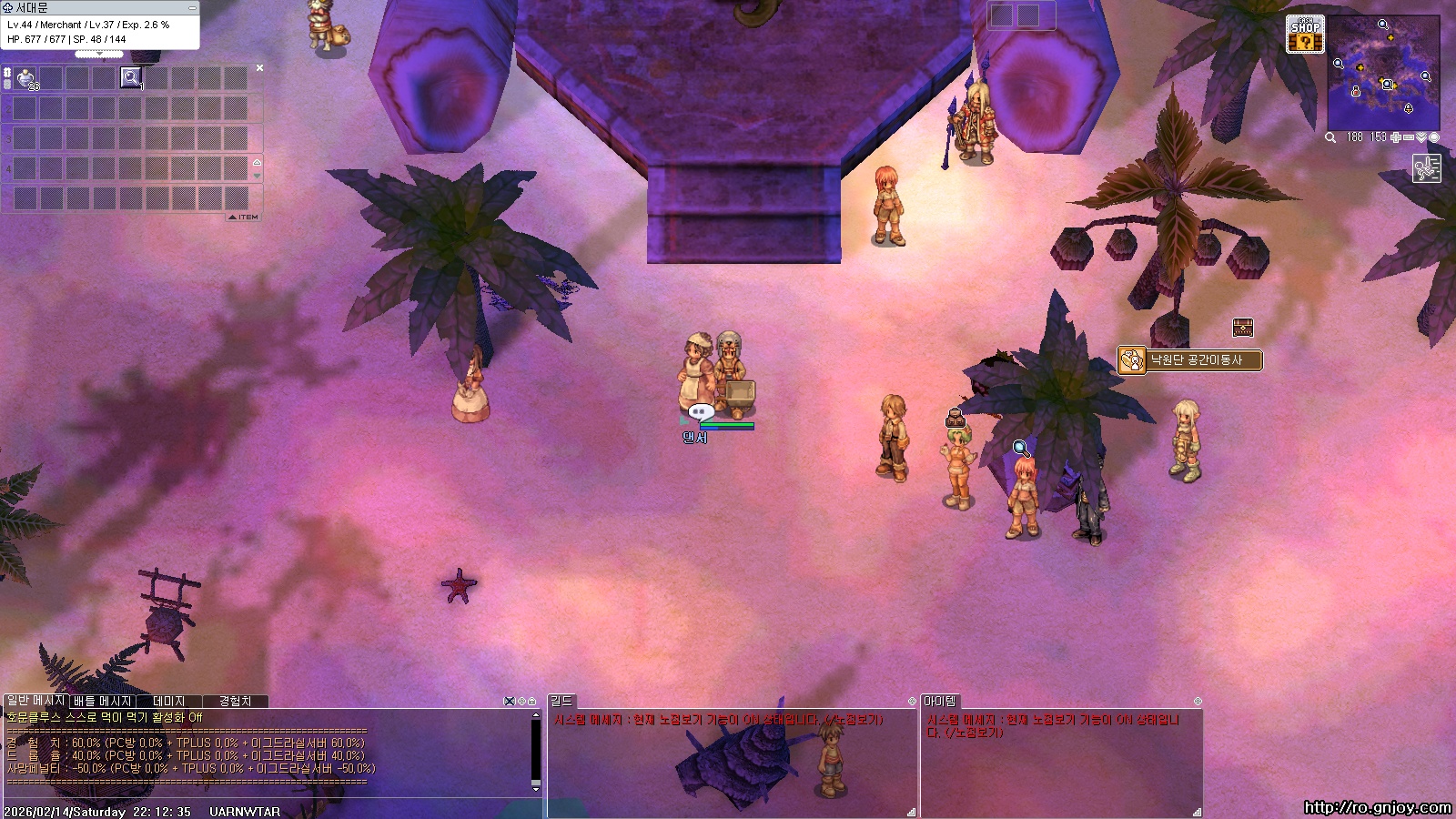Image resolution: width=1456 pixels, height=819 pixels.
Task: Open the running figure quest icon
Action: tap(1426, 168)
